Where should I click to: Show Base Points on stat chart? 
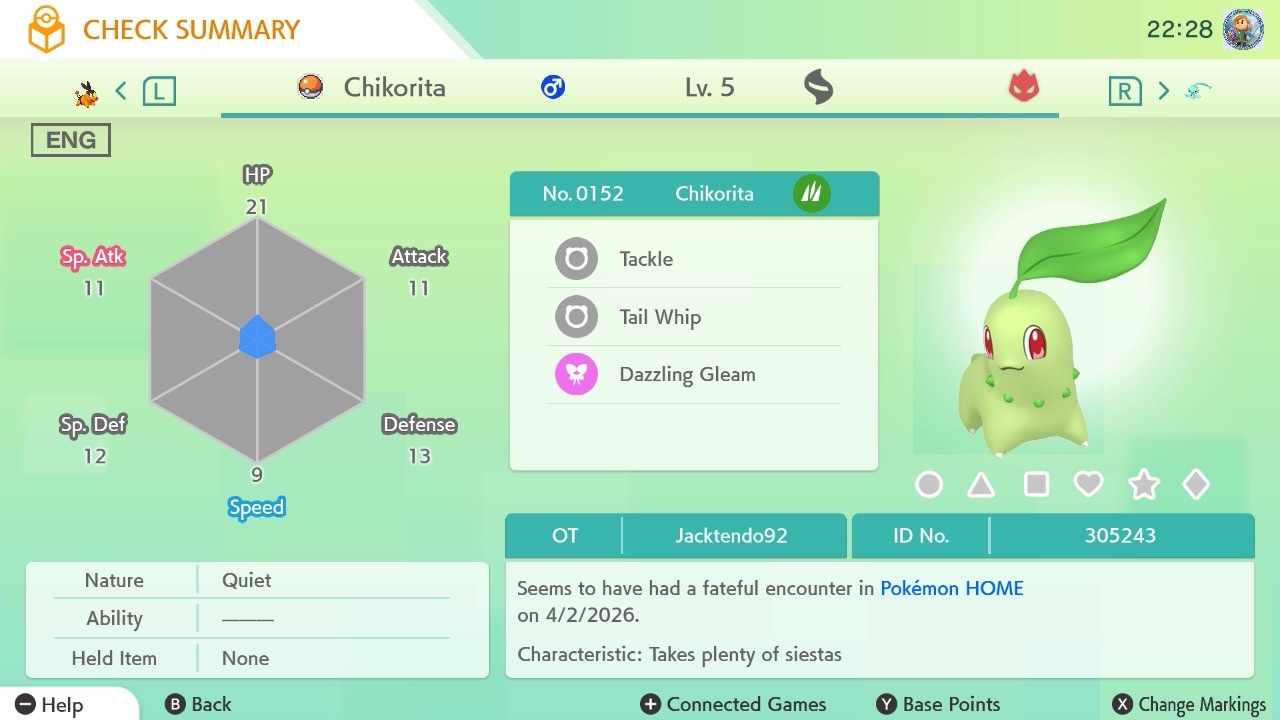pyautogui.click(x=938, y=704)
